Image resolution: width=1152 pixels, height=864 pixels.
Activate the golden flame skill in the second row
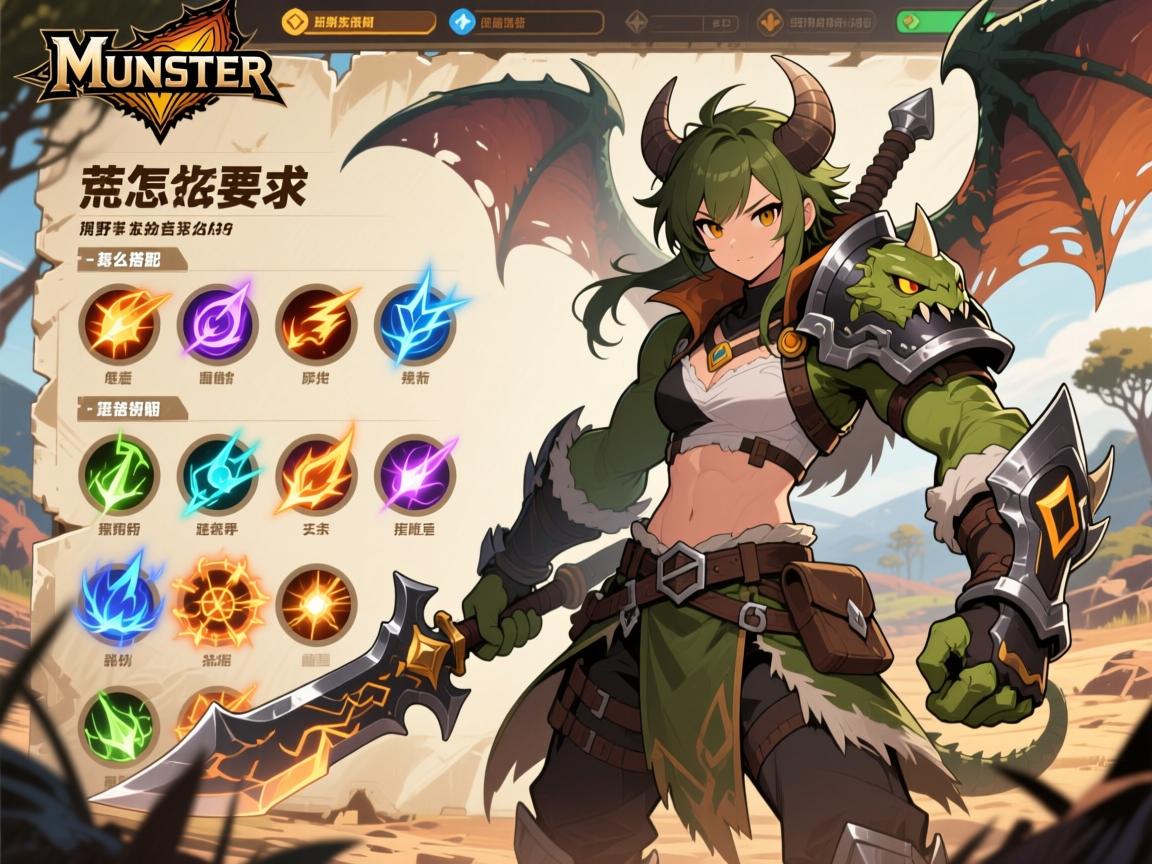pyautogui.click(x=315, y=472)
